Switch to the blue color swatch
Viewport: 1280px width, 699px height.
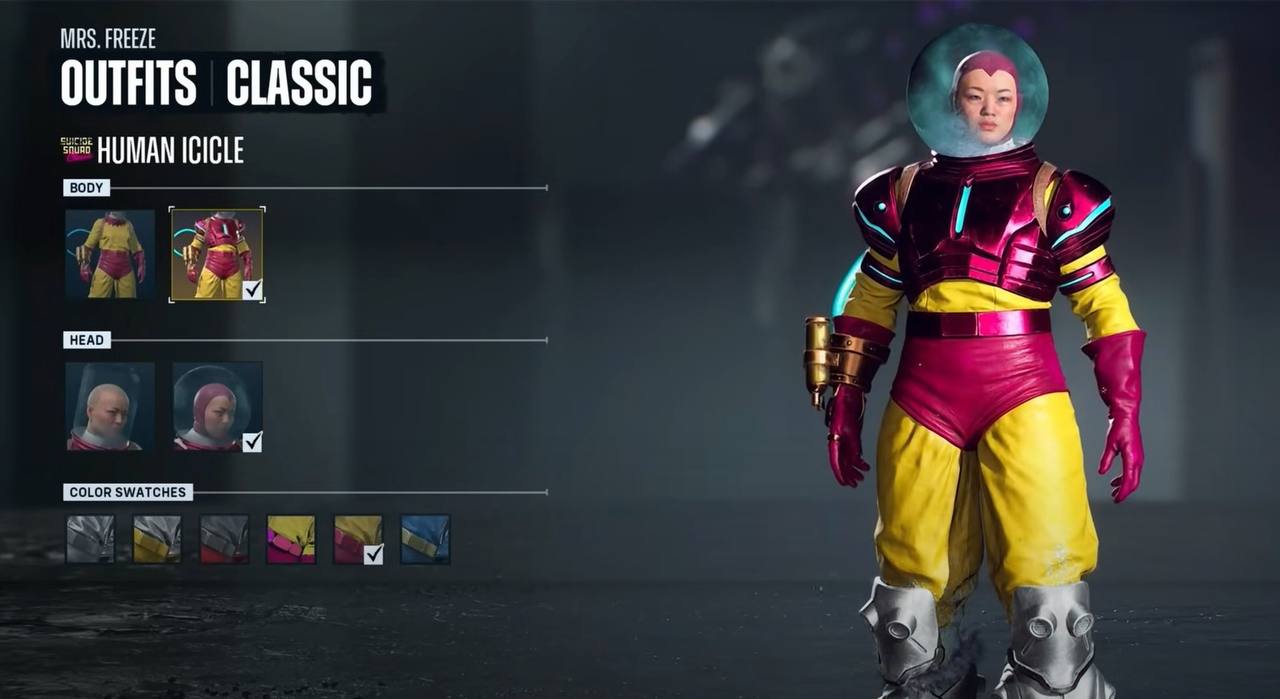pos(425,539)
